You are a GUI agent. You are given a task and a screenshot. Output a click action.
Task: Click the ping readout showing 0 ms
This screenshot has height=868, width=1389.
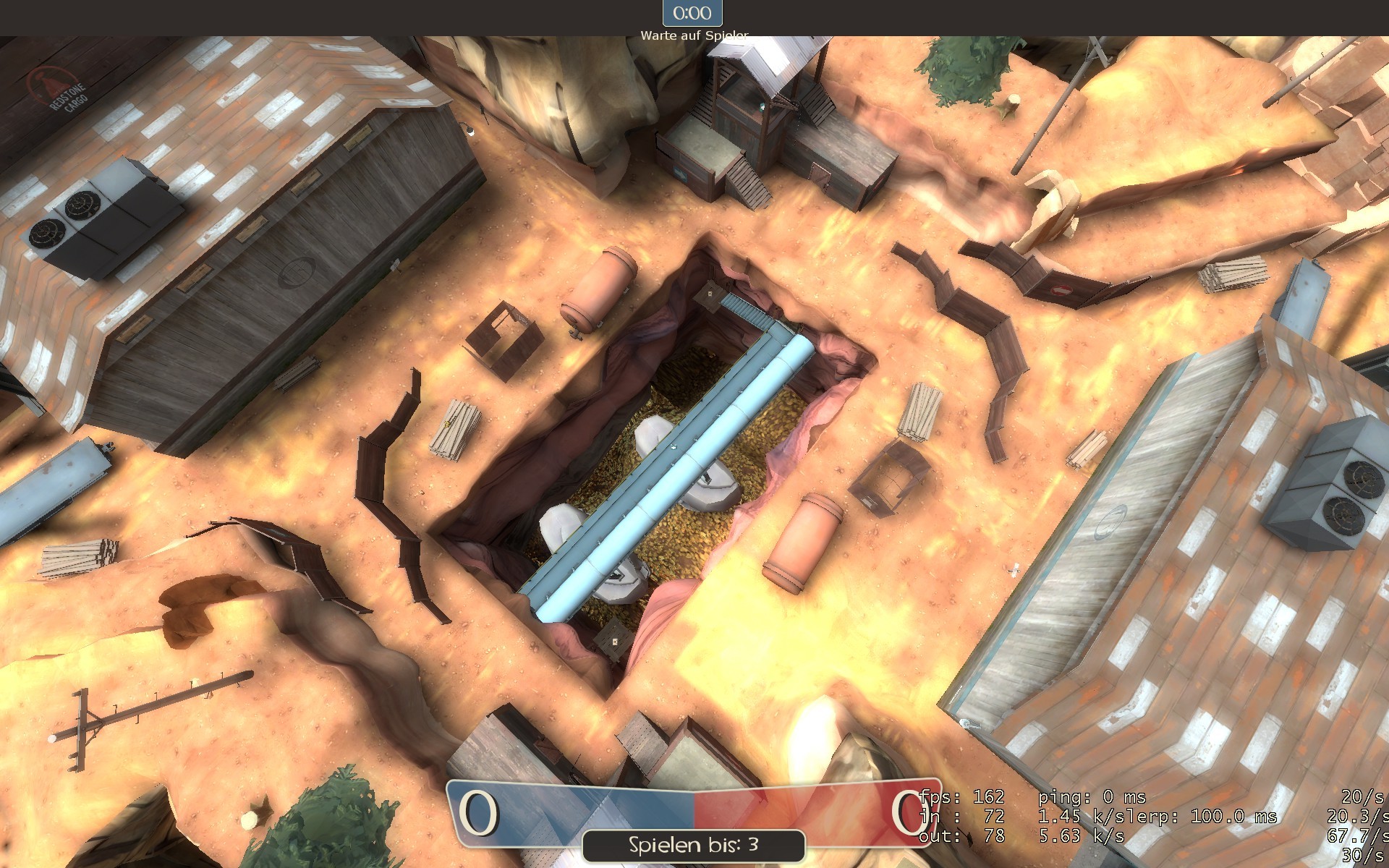(x=1092, y=796)
